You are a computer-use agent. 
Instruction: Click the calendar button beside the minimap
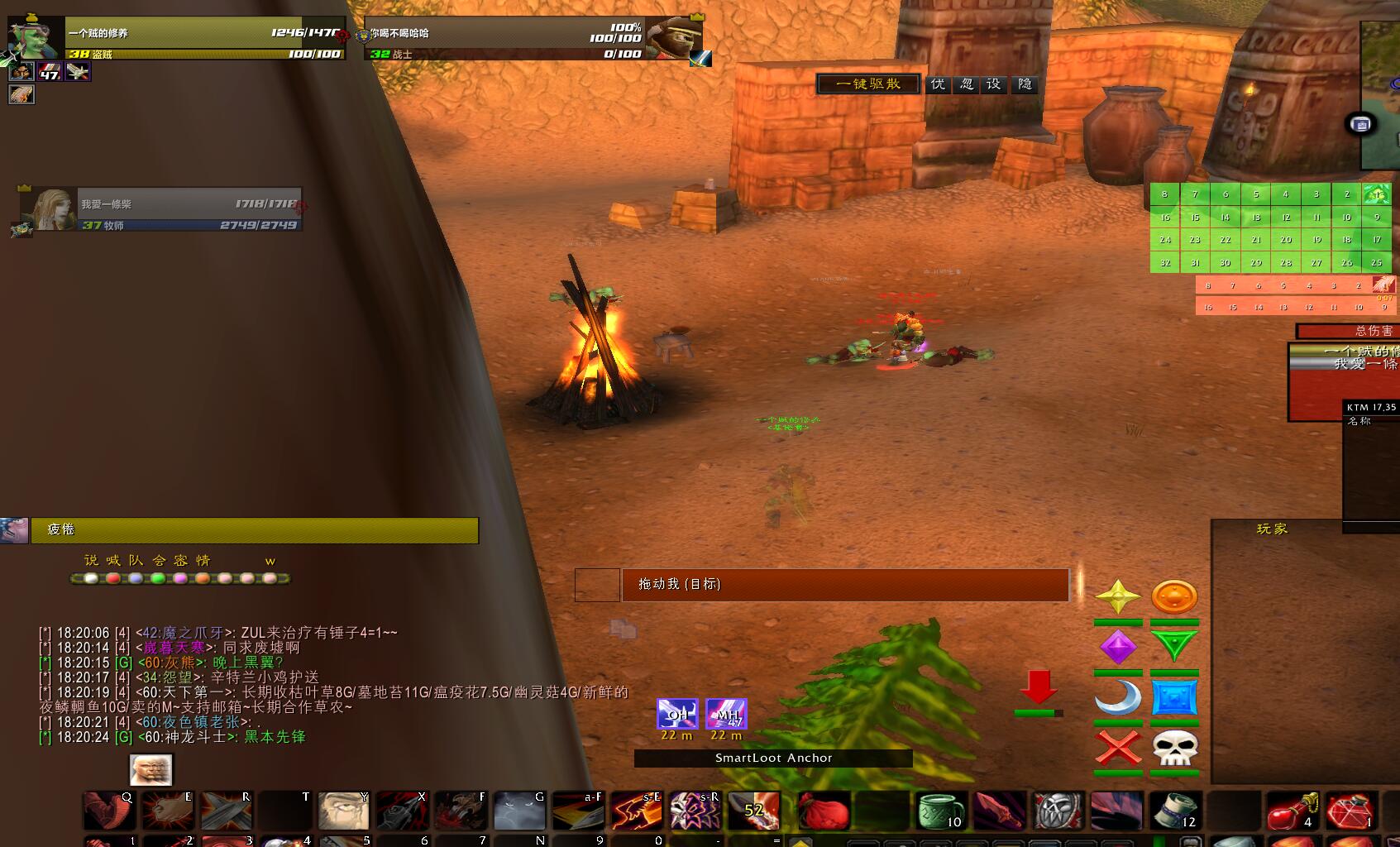[x=1361, y=125]
